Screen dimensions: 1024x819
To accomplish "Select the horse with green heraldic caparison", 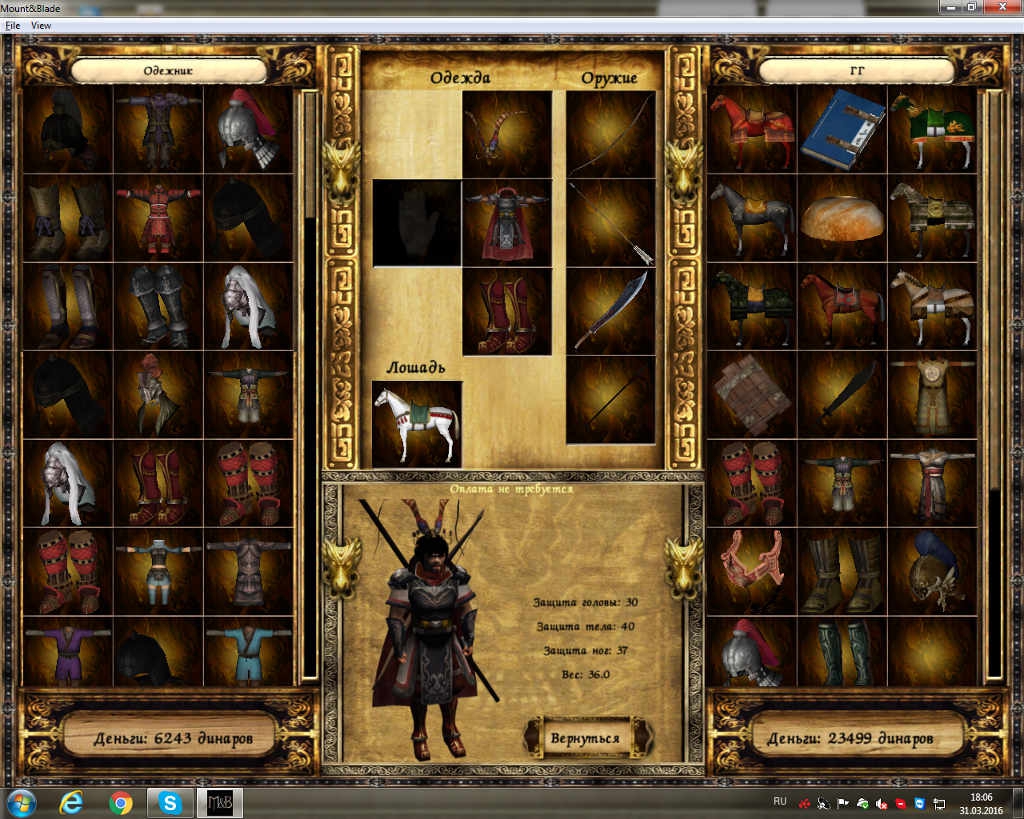I will pos(933,129).
